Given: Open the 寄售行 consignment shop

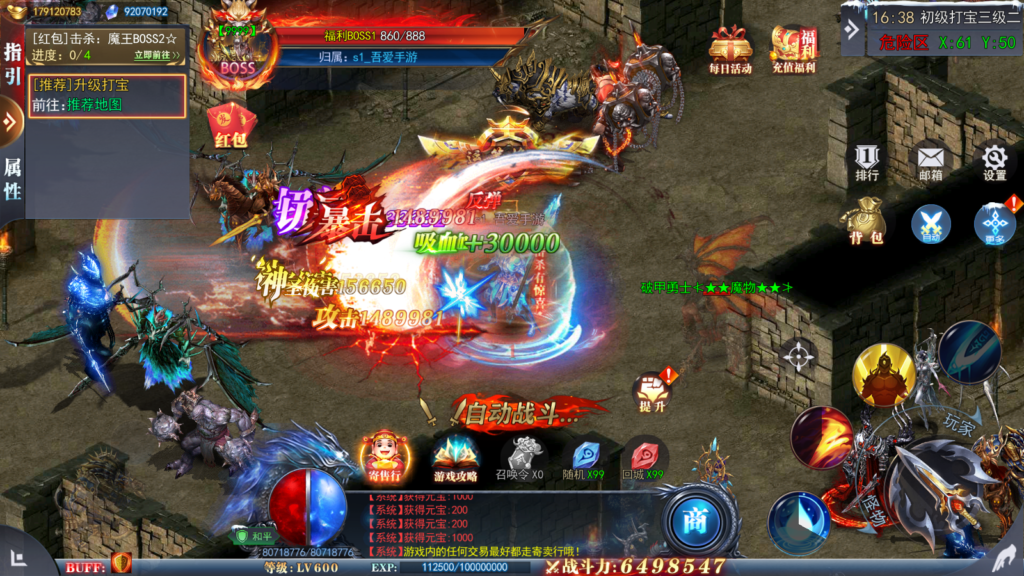Looking at the screenshot, I should (x=384, y=456).
